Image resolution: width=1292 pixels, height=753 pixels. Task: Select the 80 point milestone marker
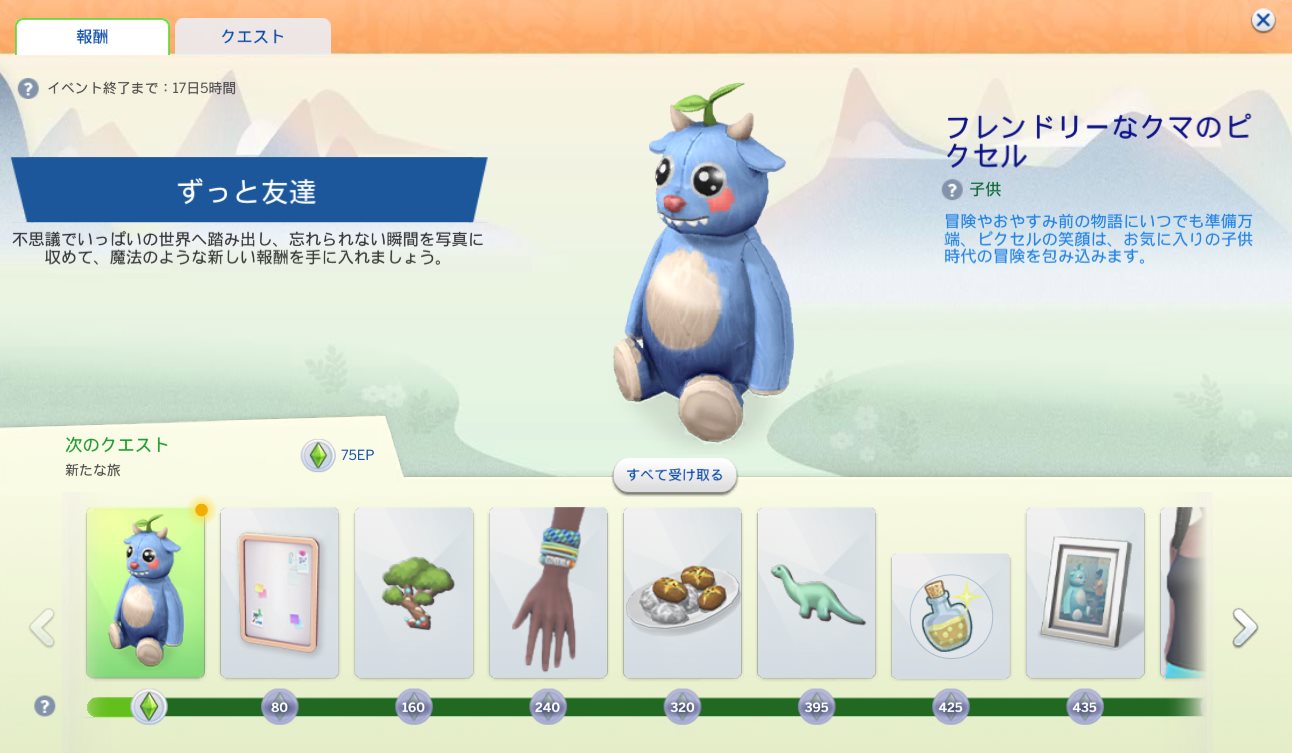pos(279,707)
